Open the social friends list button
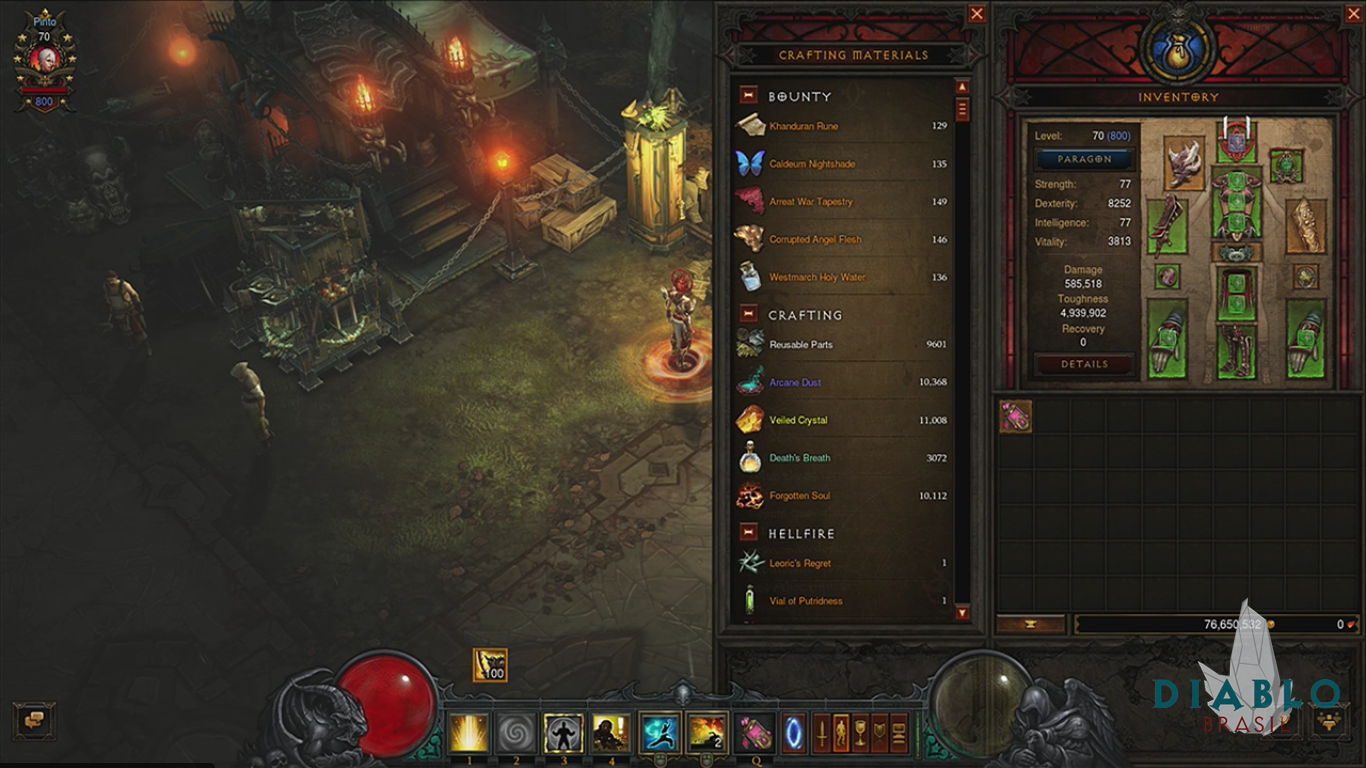1366x768 pixels. [x=1329, y=721]
